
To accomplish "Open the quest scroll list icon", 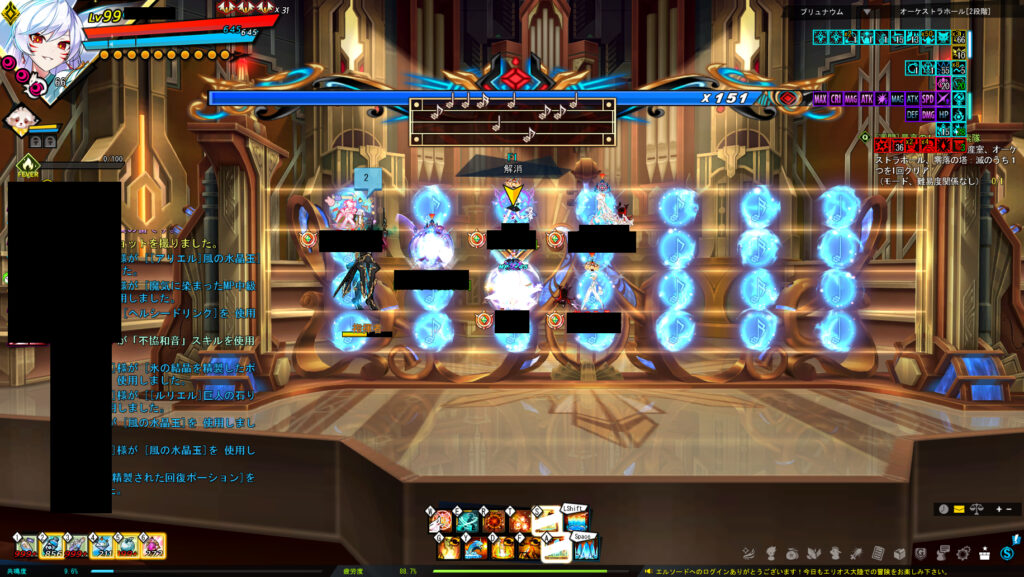I will pyautogui.click(x=877, y=553).
